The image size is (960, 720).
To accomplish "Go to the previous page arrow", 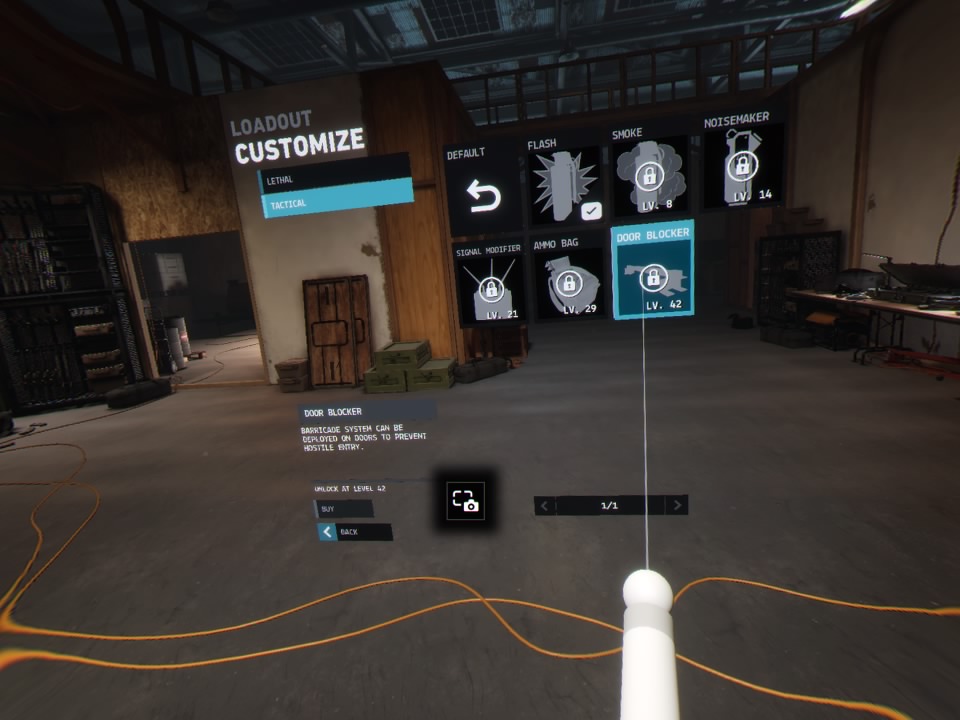I will tap(545, 506).
